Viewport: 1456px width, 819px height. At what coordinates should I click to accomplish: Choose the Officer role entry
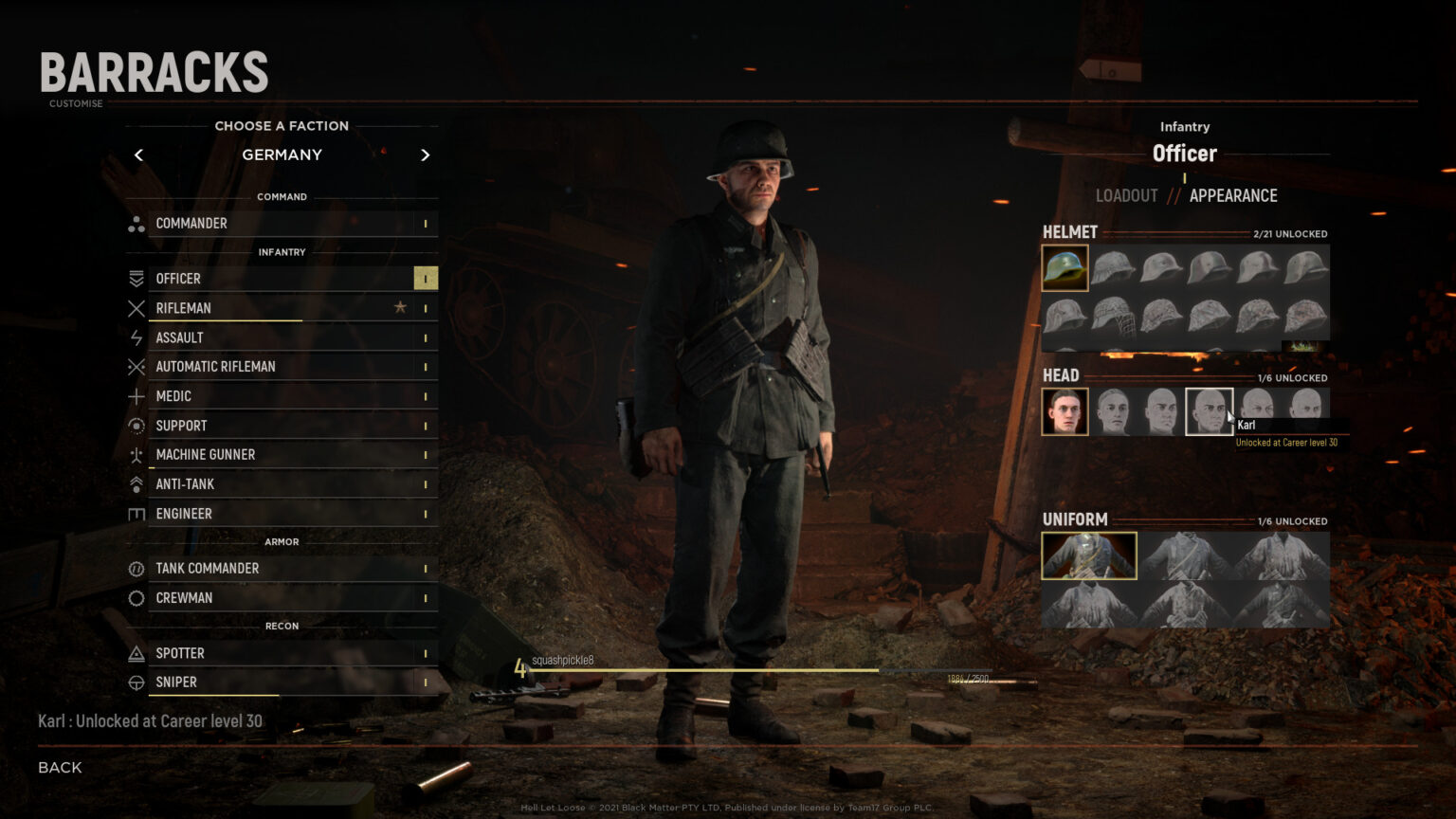coord(178,279)
